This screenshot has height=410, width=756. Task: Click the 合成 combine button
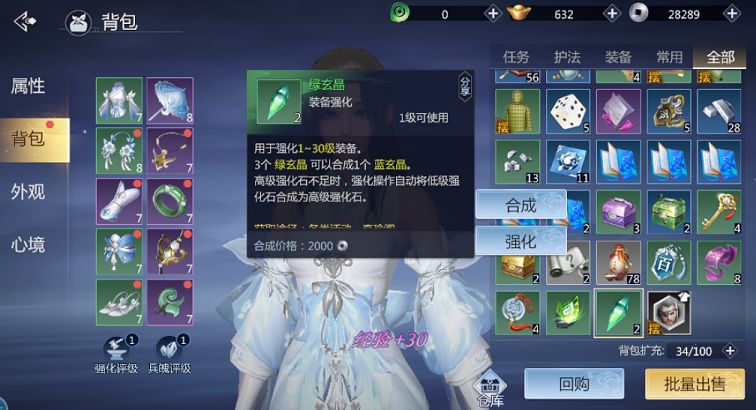pos(519,204)
